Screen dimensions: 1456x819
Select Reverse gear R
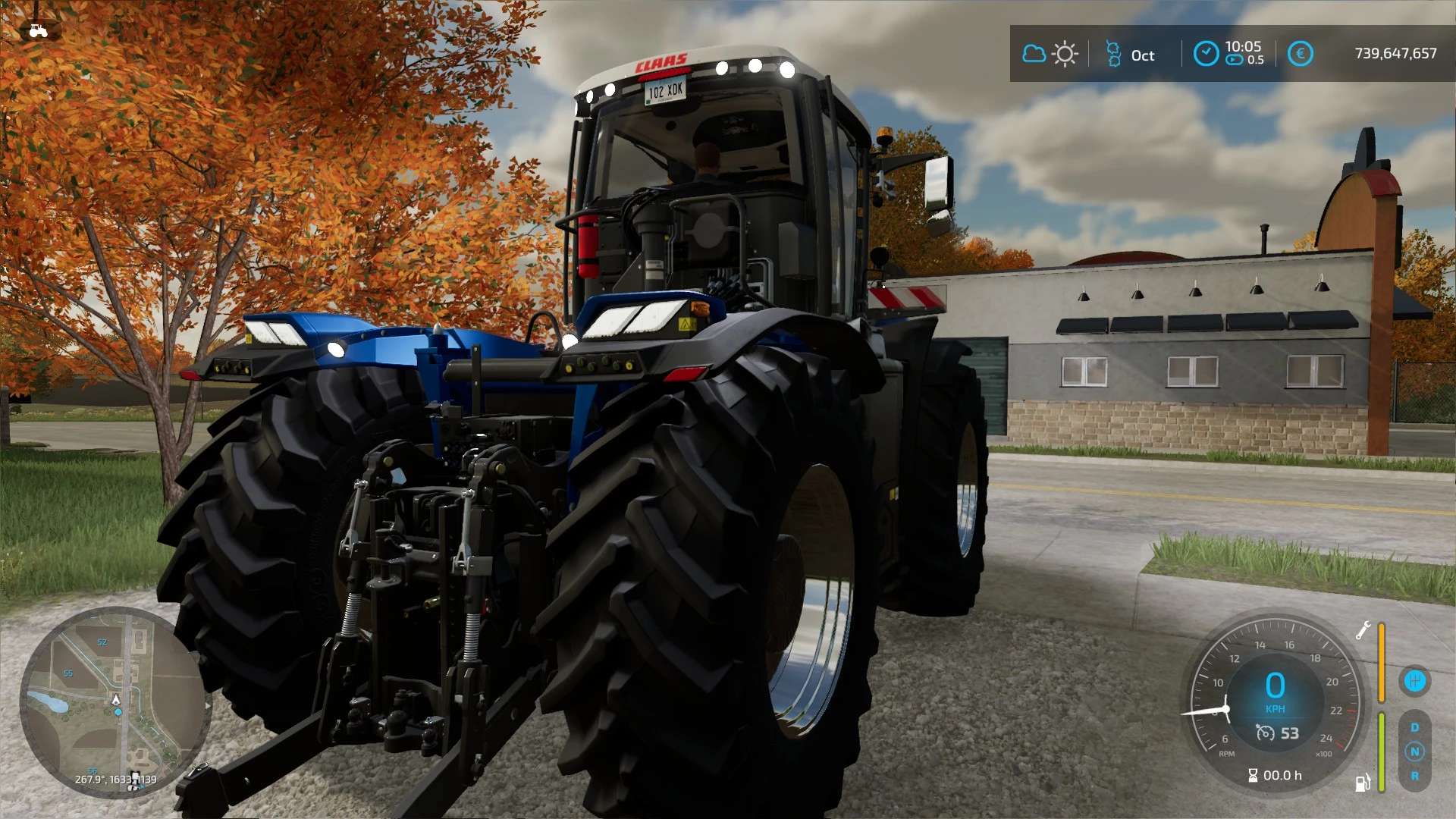coord(1414,776)
